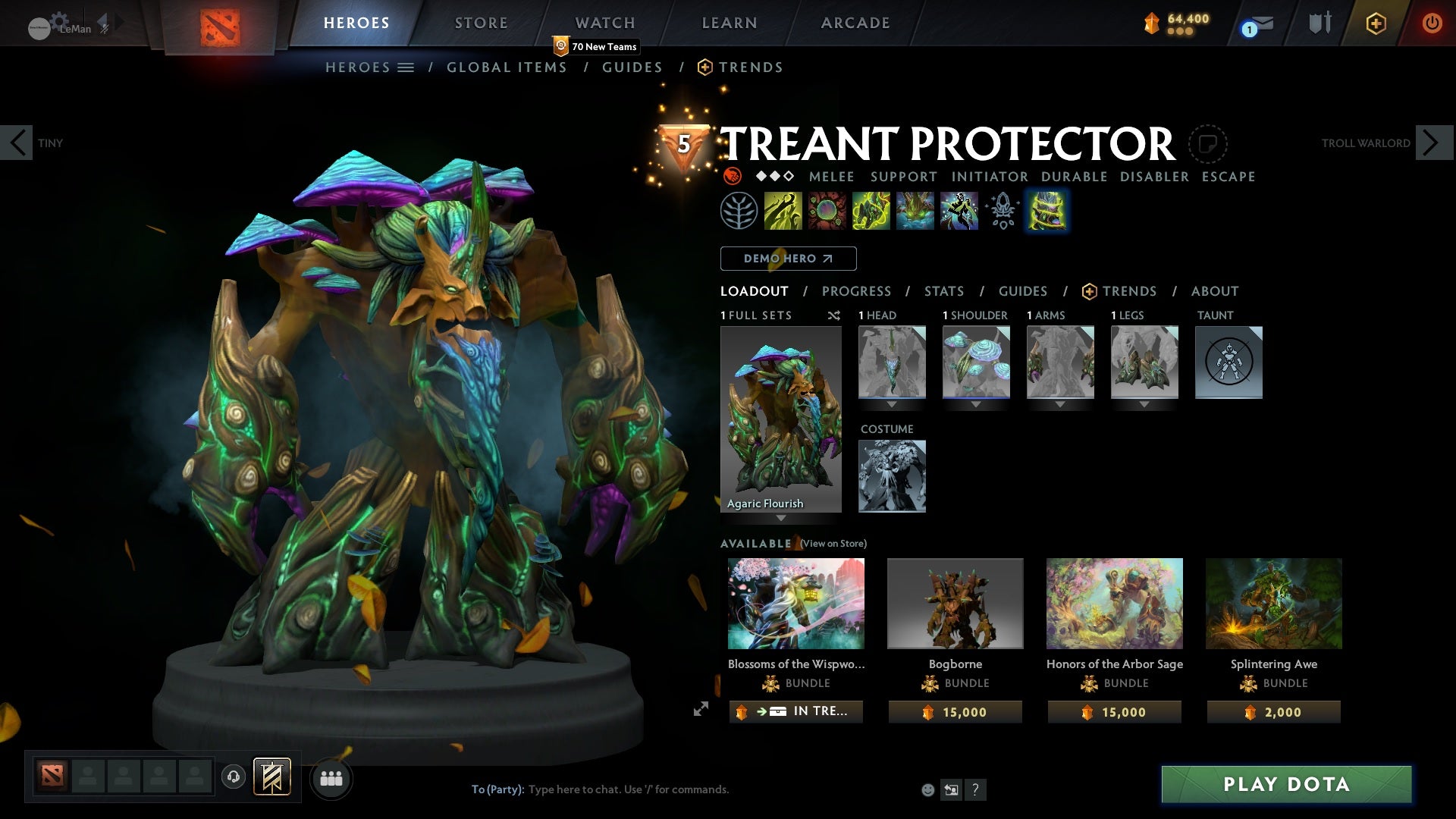Screen dimensions: 1456x819
Task: Switch to the PROGRESS tab
Action: [857, 290]
